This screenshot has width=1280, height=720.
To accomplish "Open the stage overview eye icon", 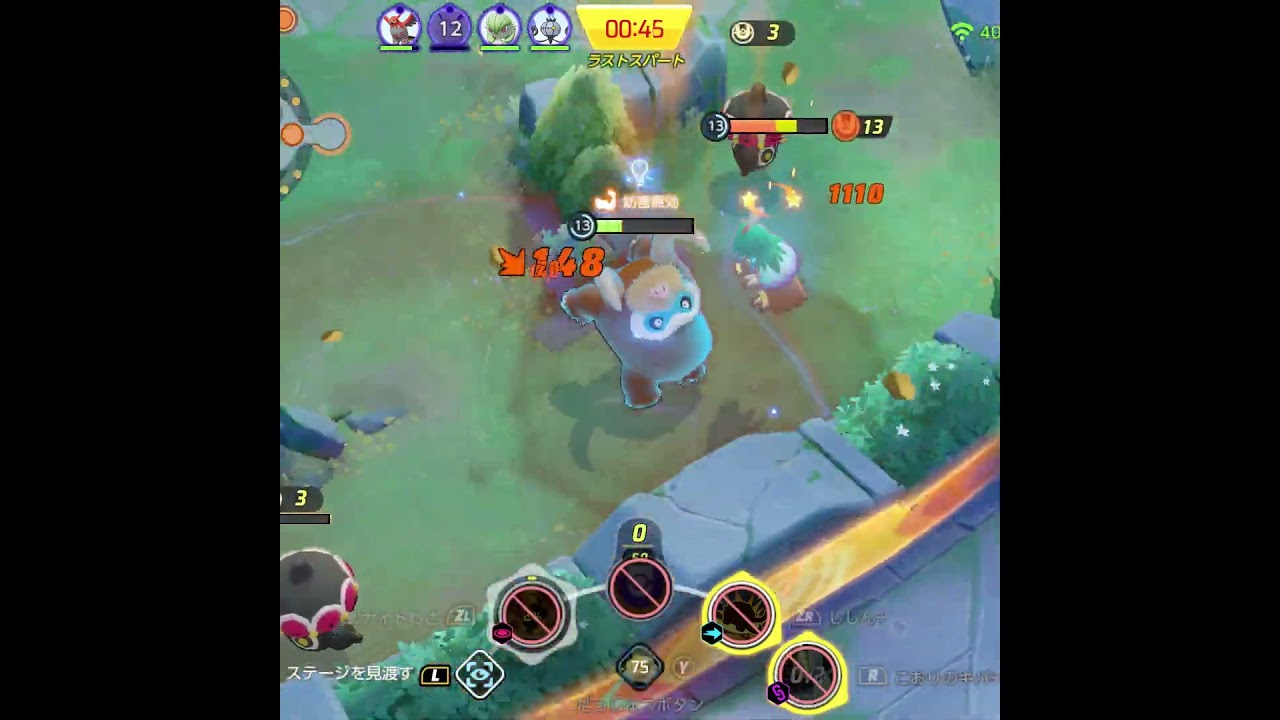I will click(x=479, y=674).
